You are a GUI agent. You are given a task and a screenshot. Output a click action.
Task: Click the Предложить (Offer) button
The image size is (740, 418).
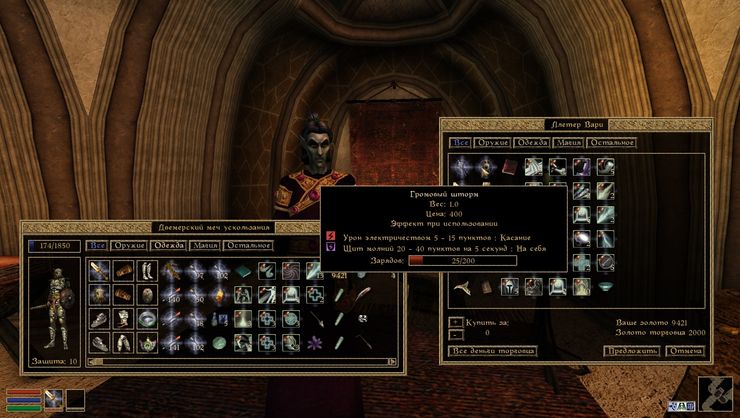click(x=631, y=351)
